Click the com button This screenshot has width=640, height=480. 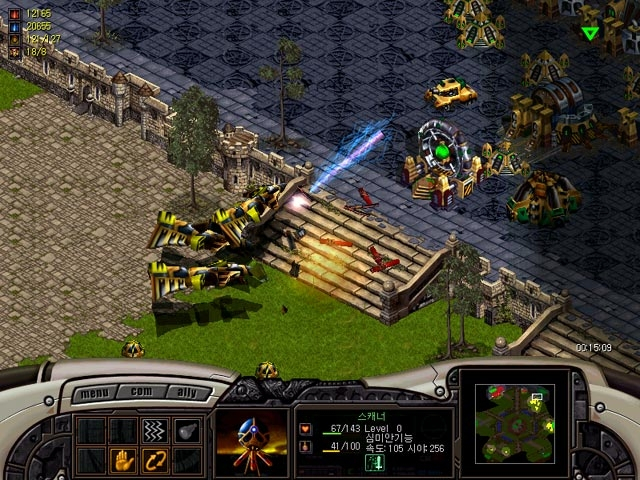point(139,393)
